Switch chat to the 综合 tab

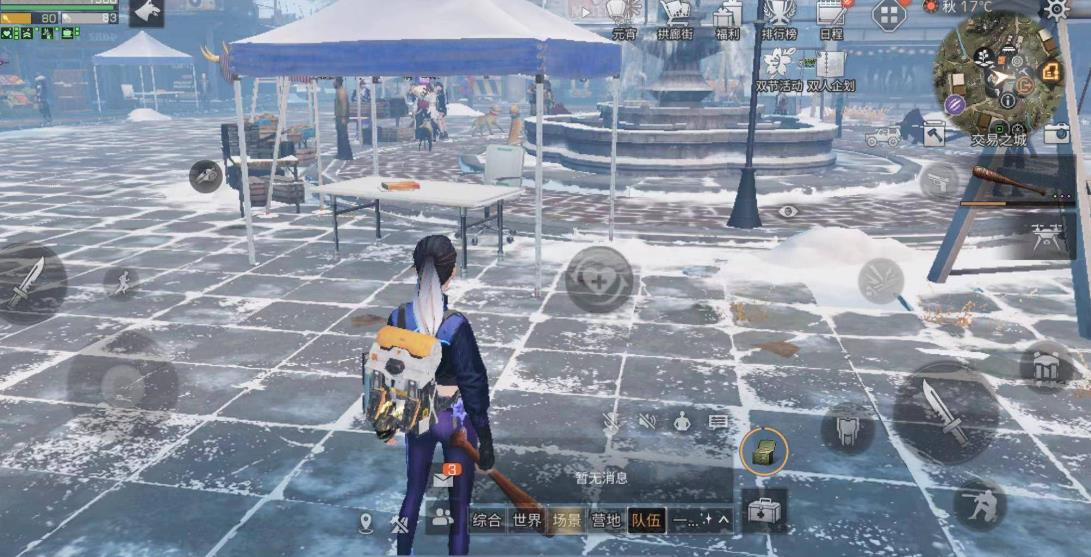[x=487, y=520]
